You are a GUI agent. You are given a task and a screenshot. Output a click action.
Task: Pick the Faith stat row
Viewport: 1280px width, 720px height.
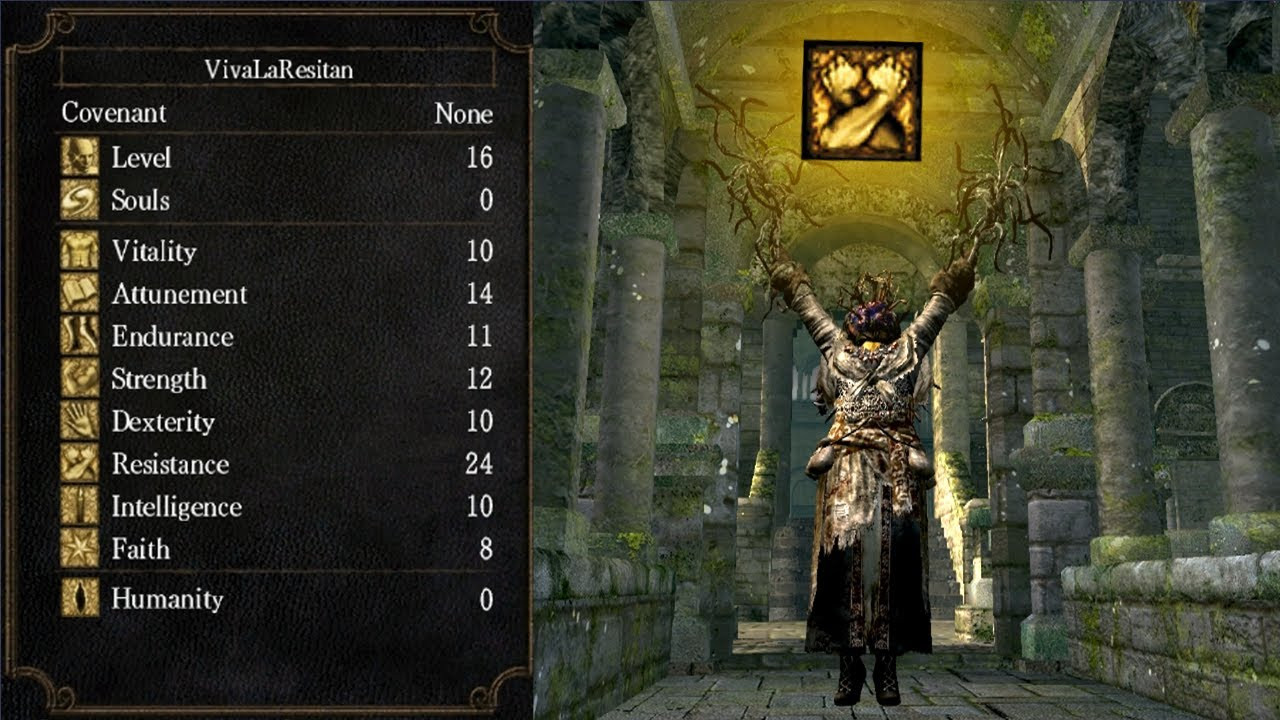277,550
